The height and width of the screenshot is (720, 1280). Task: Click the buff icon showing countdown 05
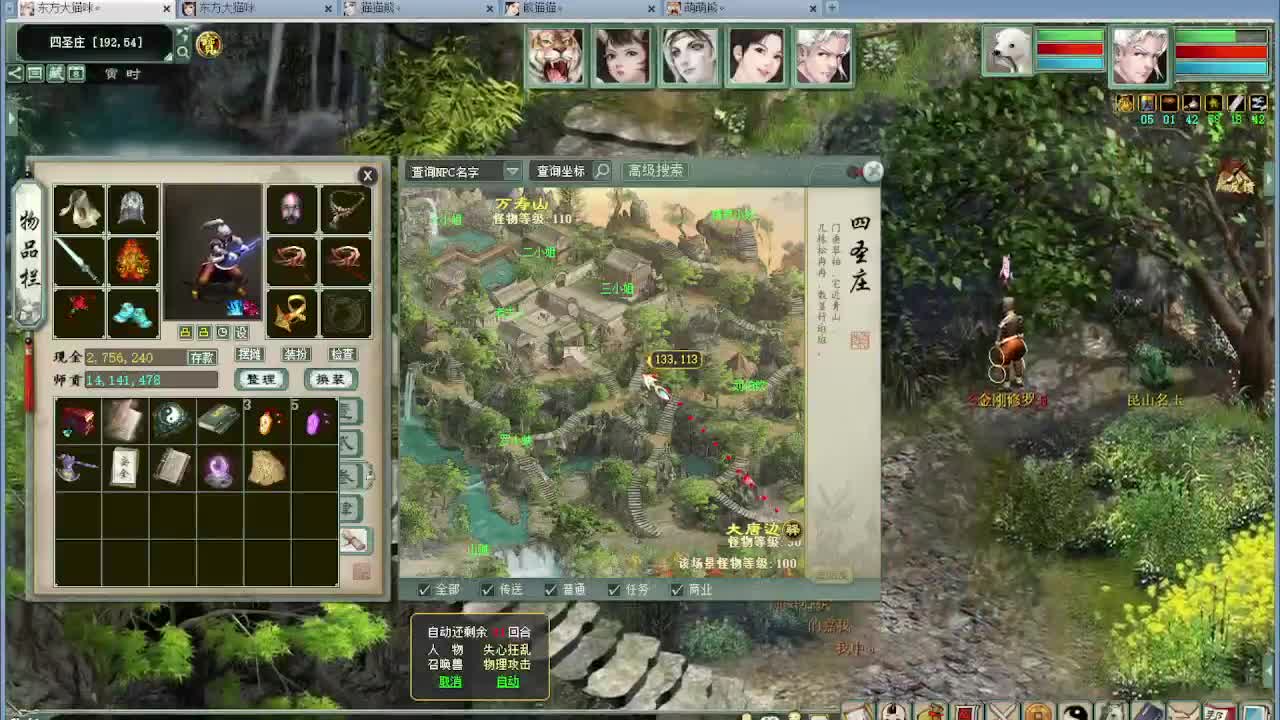pyautogui.click(x=1146, y=103)
